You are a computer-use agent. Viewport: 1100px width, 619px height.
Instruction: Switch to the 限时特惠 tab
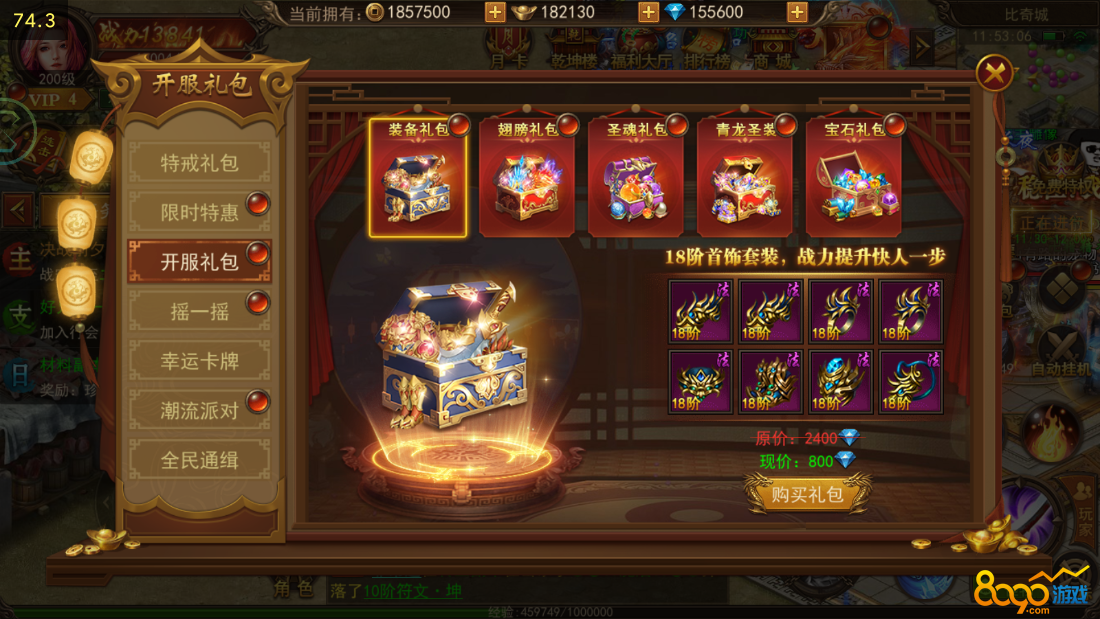[x=200, y=212]
